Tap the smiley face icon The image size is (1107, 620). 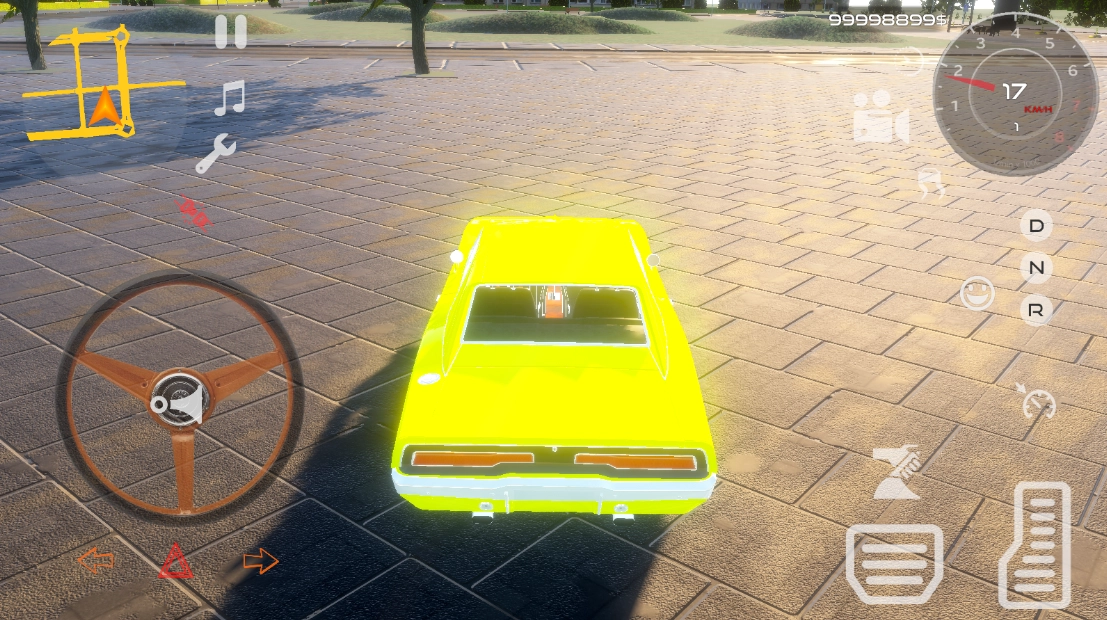(977, 293)
